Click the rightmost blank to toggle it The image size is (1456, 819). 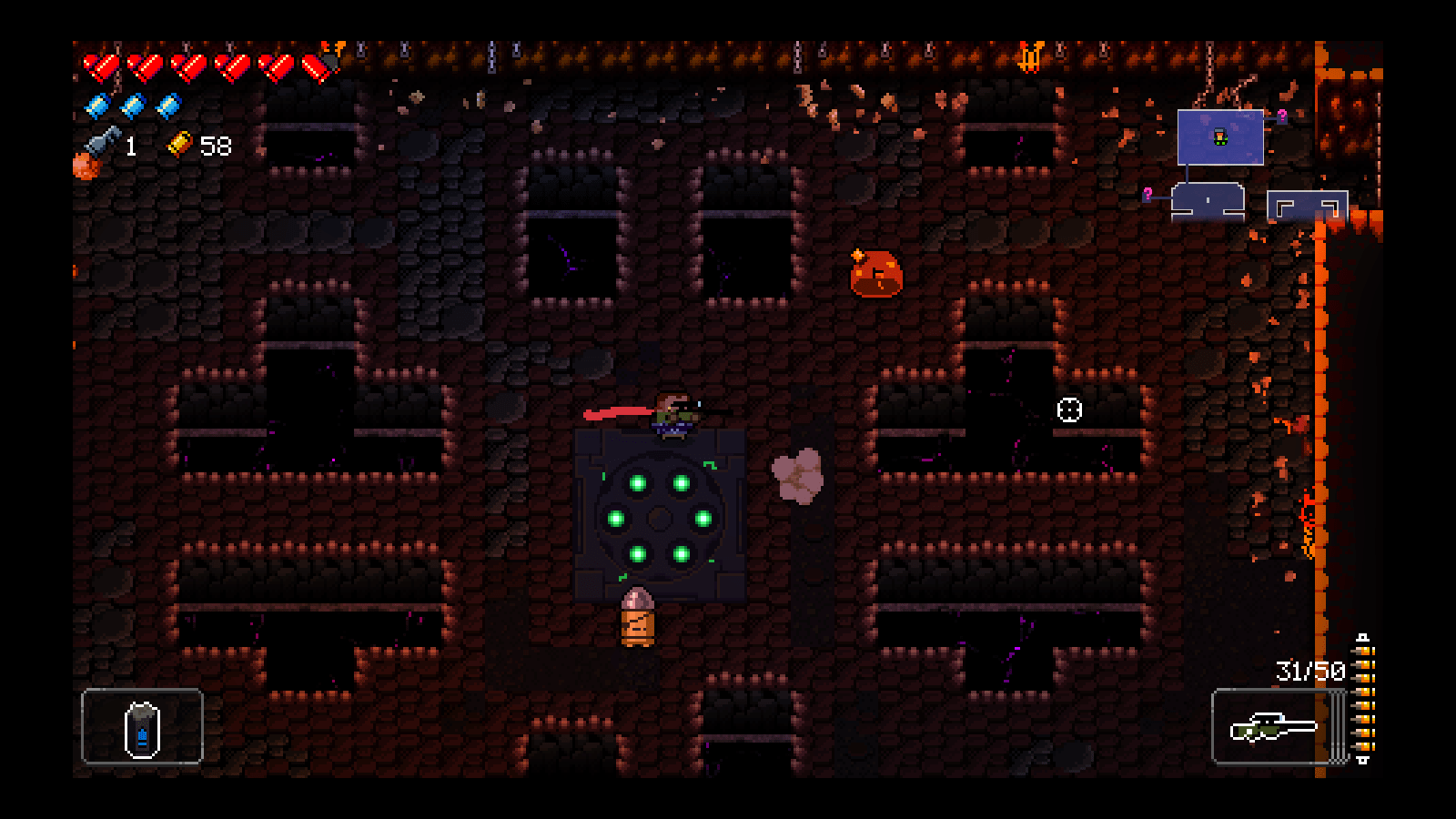167,106
